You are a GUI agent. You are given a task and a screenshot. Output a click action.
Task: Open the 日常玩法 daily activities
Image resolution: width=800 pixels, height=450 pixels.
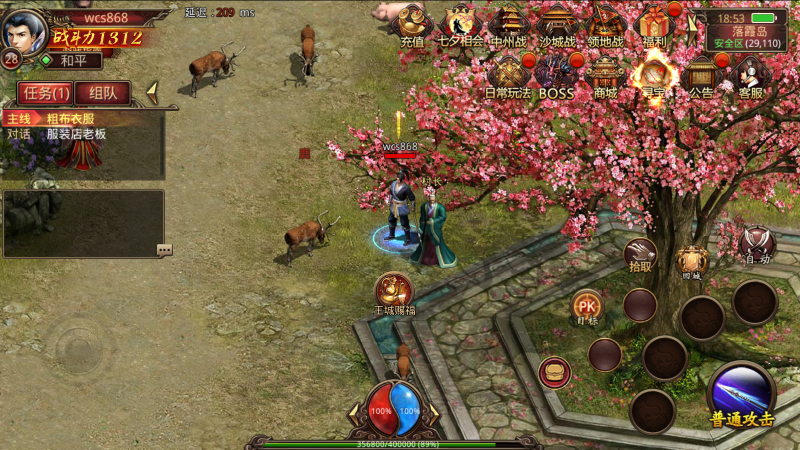coord(509,74)
